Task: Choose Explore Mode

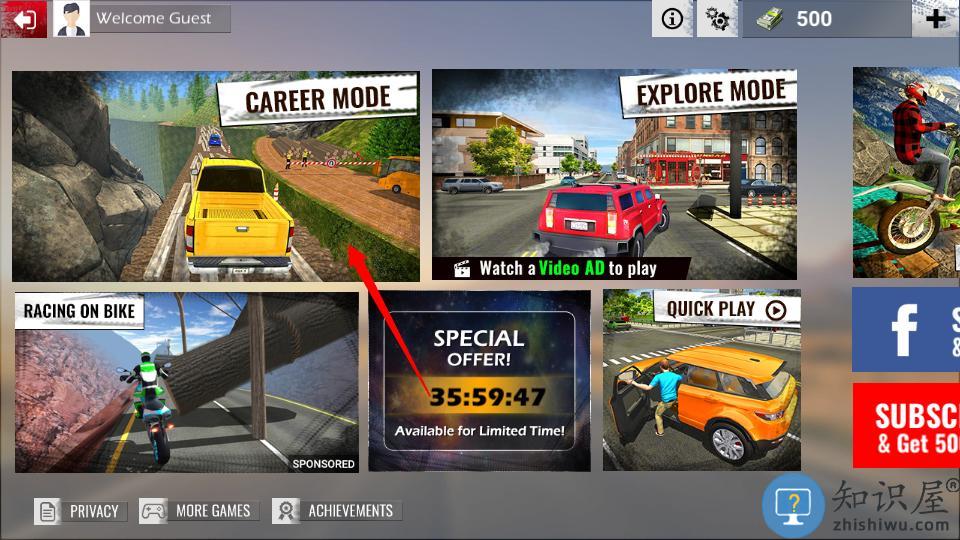Action: (x=614, y=175)
